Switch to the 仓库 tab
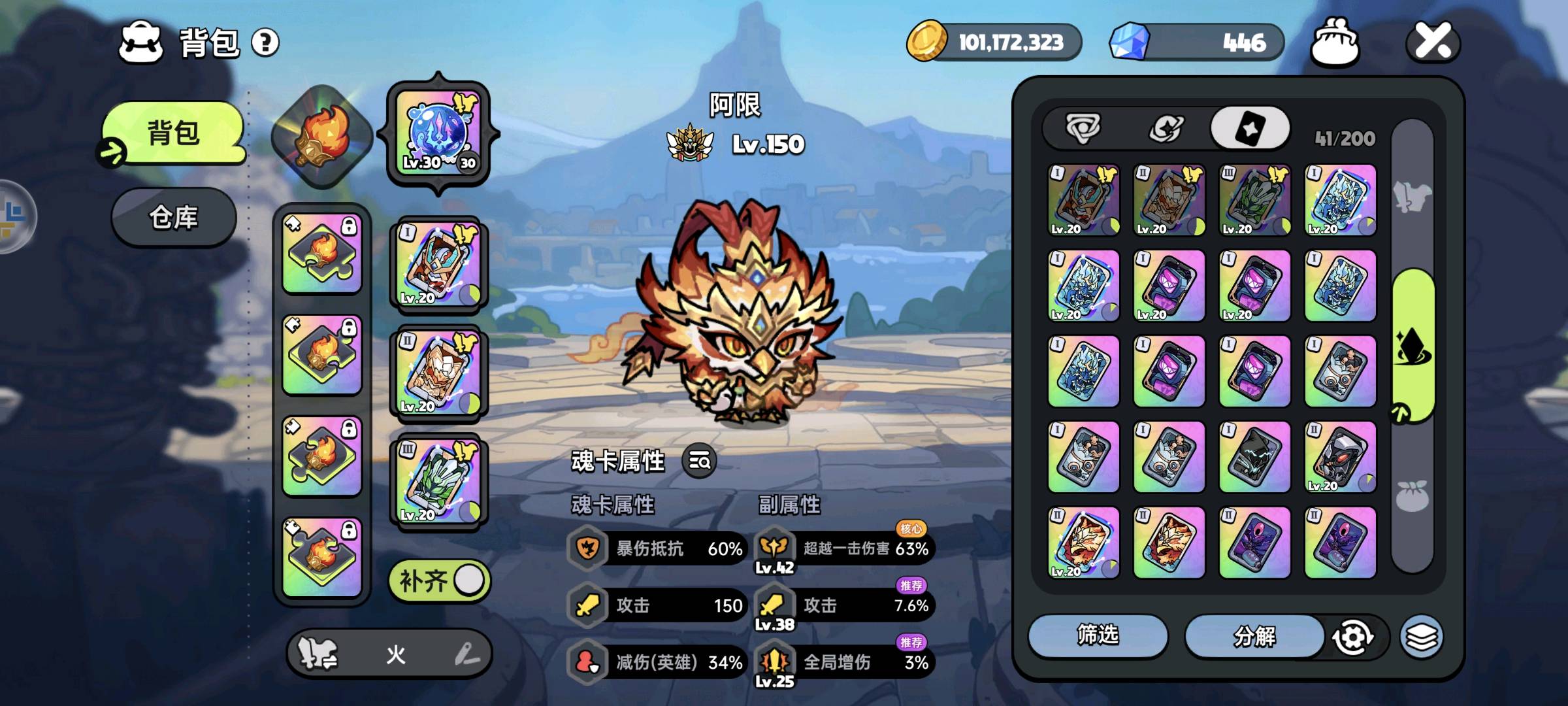Image resolution: width=1568 pixels, height=706 pixels. (173, 217)
